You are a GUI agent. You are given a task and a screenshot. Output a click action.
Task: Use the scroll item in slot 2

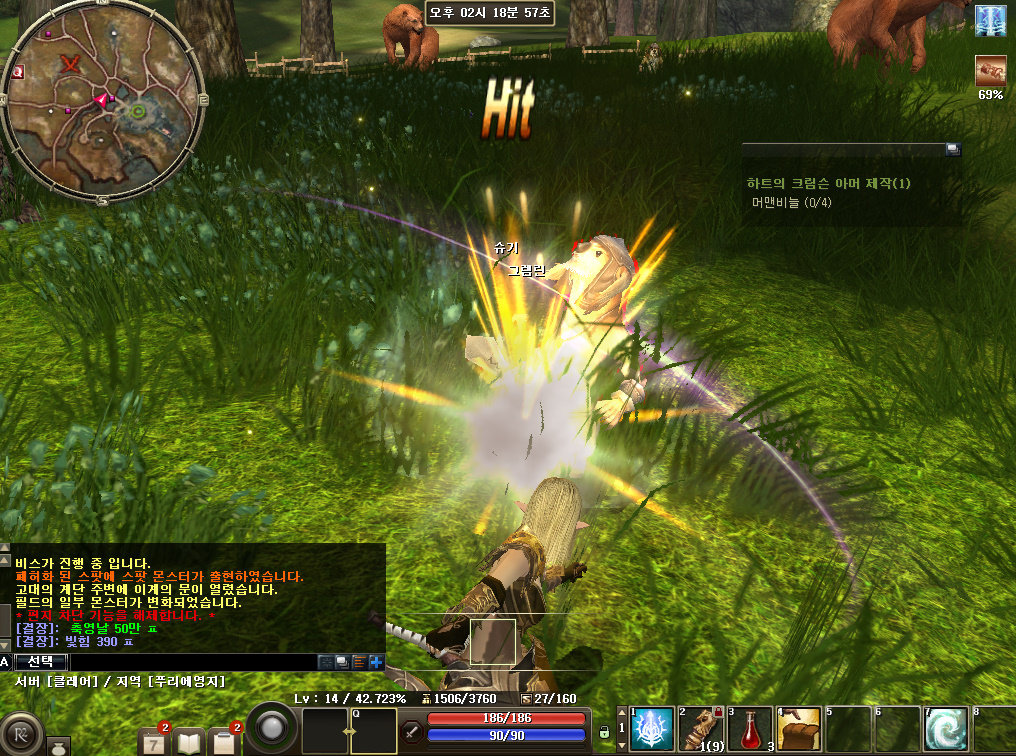click(x=700, y=731)
